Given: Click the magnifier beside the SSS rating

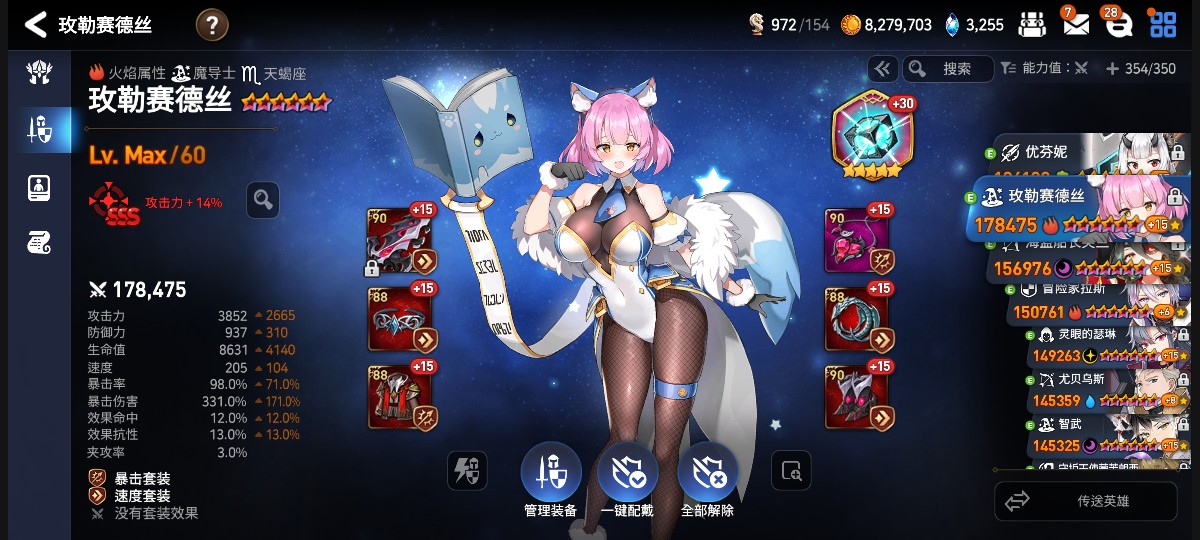Looking at the screenshot, I should click(x=263, y=200).
